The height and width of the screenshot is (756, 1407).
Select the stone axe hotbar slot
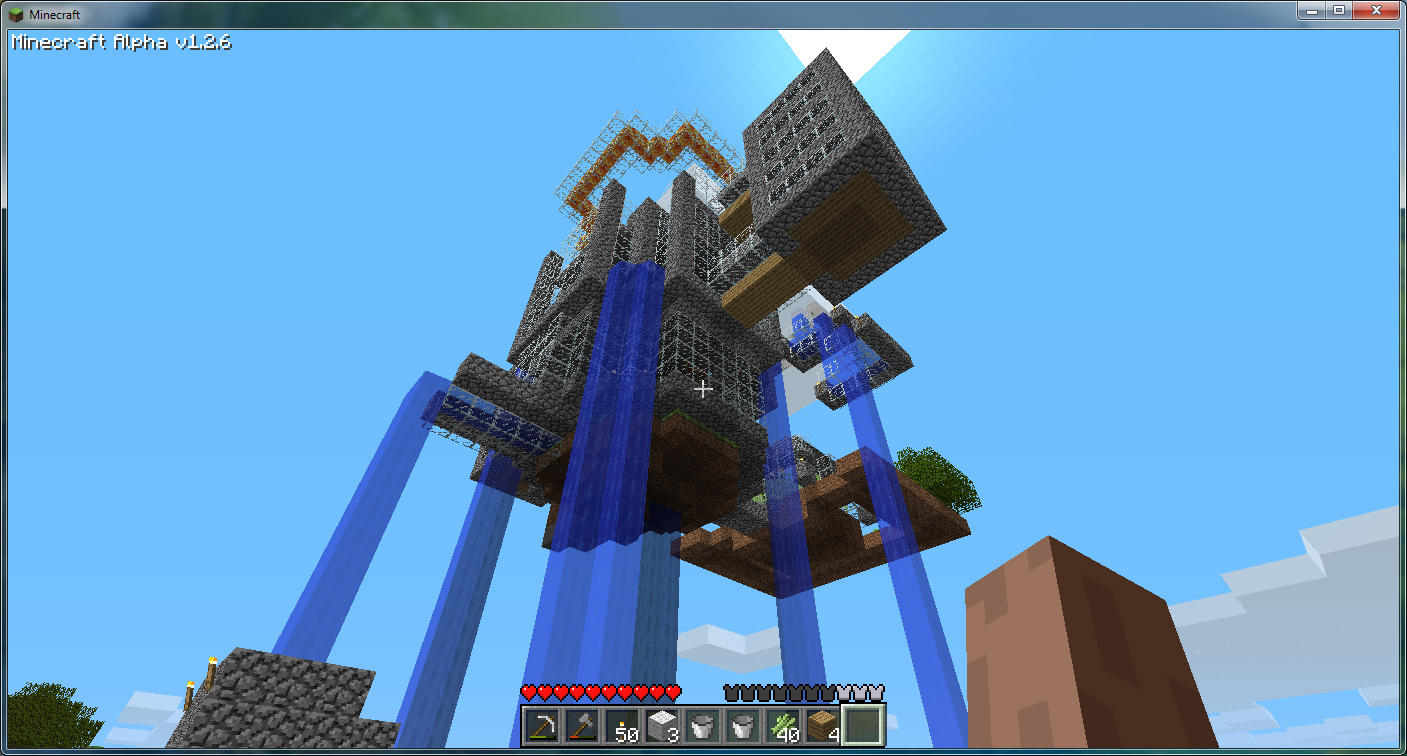point(583,725)
